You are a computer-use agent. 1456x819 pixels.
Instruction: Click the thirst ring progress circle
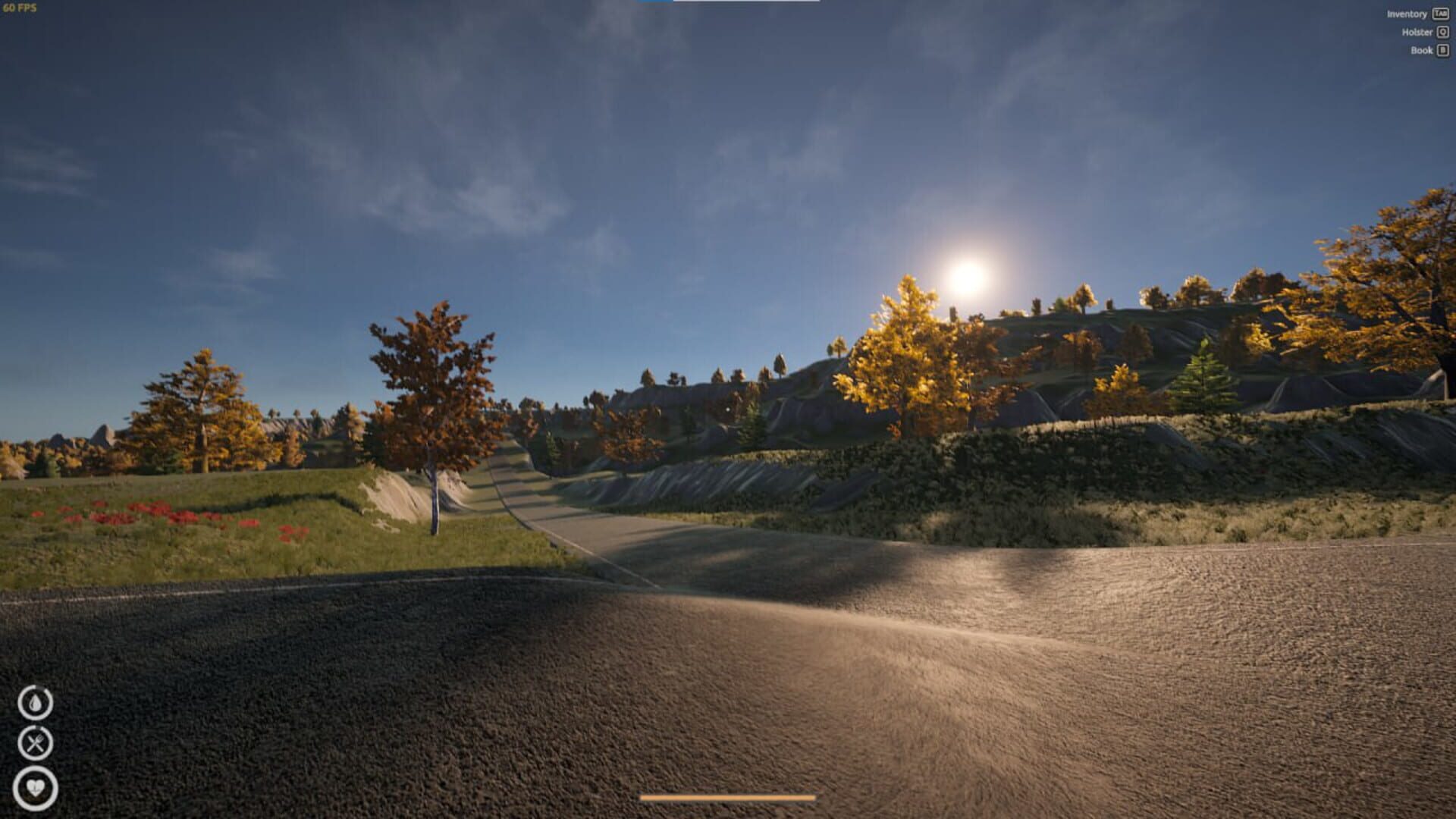(36, 701)
